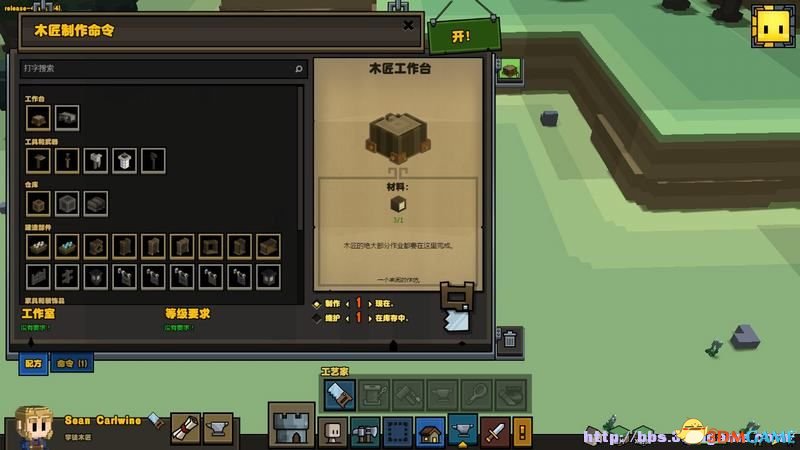Image resolution: width=800 pixels, height=450 pixels.
Task: Click the green 开! sign button
Action: click(x=462, y=35)
